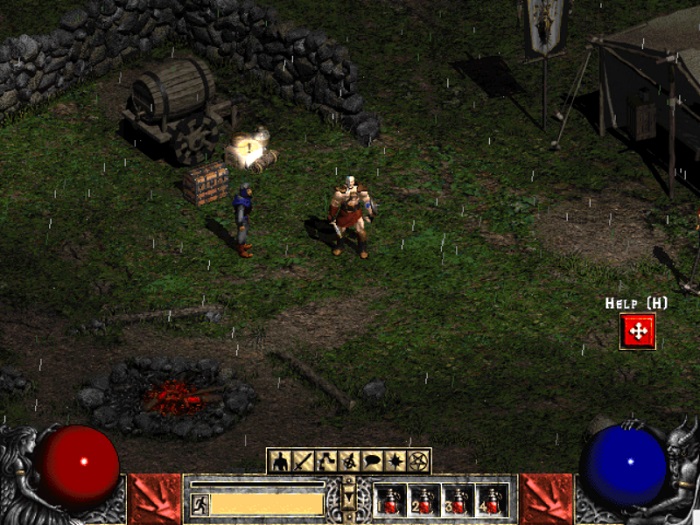Open inventory with the sword icon

pyautogui.click(x=303, y=461)
